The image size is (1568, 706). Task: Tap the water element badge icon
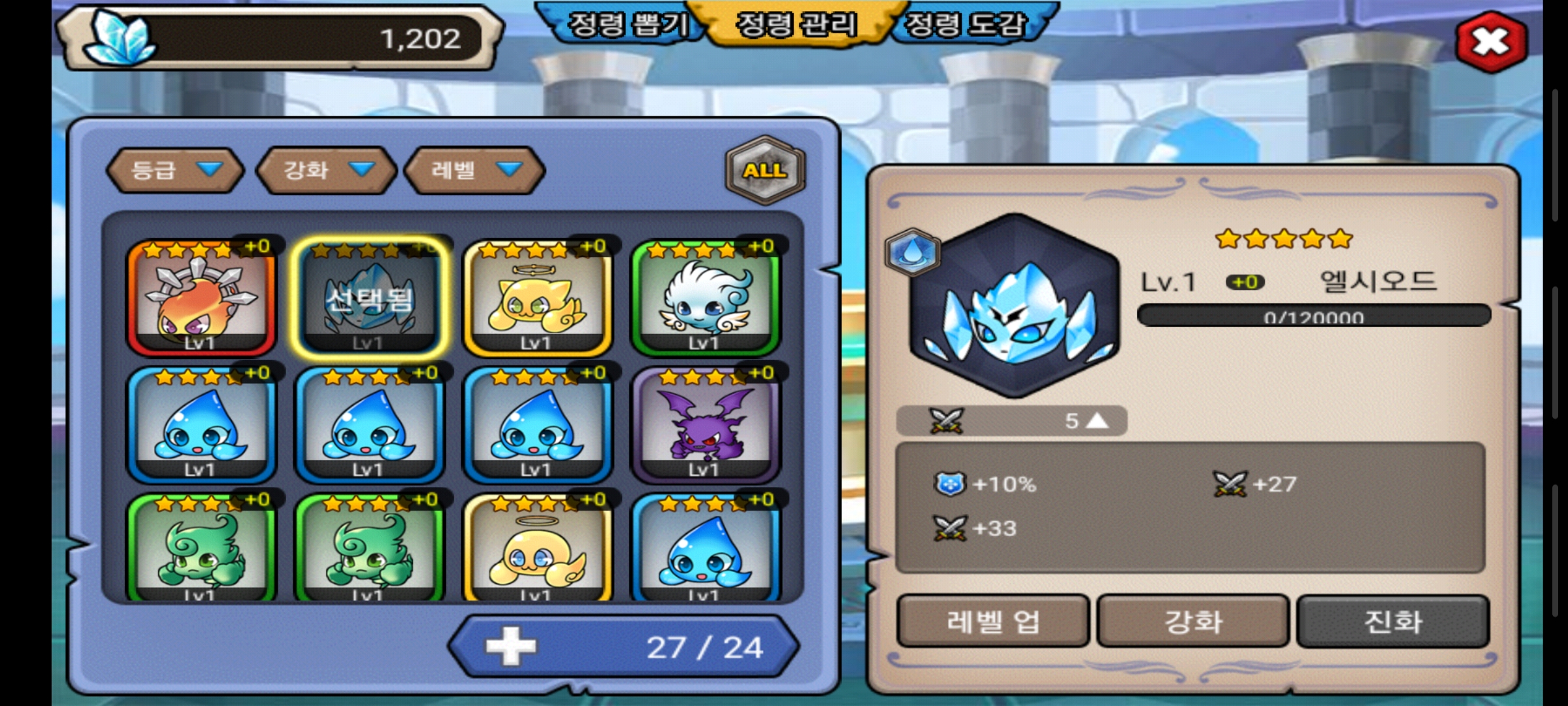pos(913,252)
